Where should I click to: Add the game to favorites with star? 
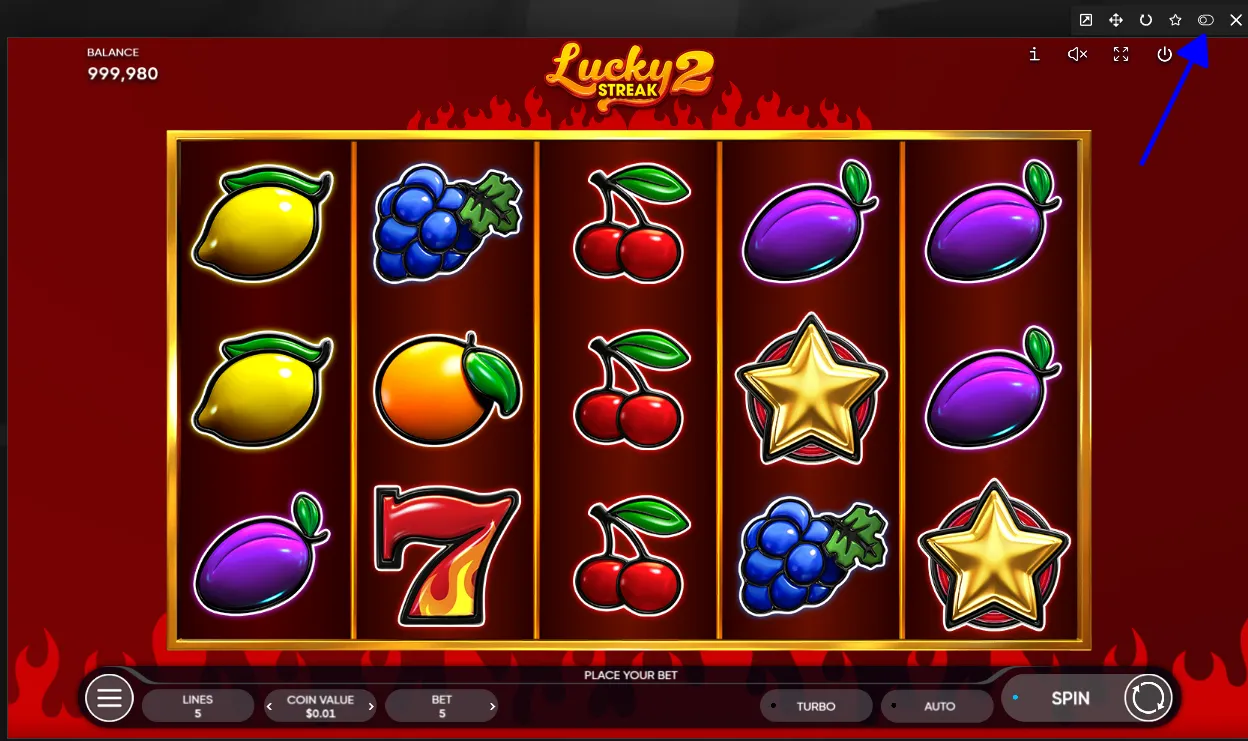click(1176, 20)
